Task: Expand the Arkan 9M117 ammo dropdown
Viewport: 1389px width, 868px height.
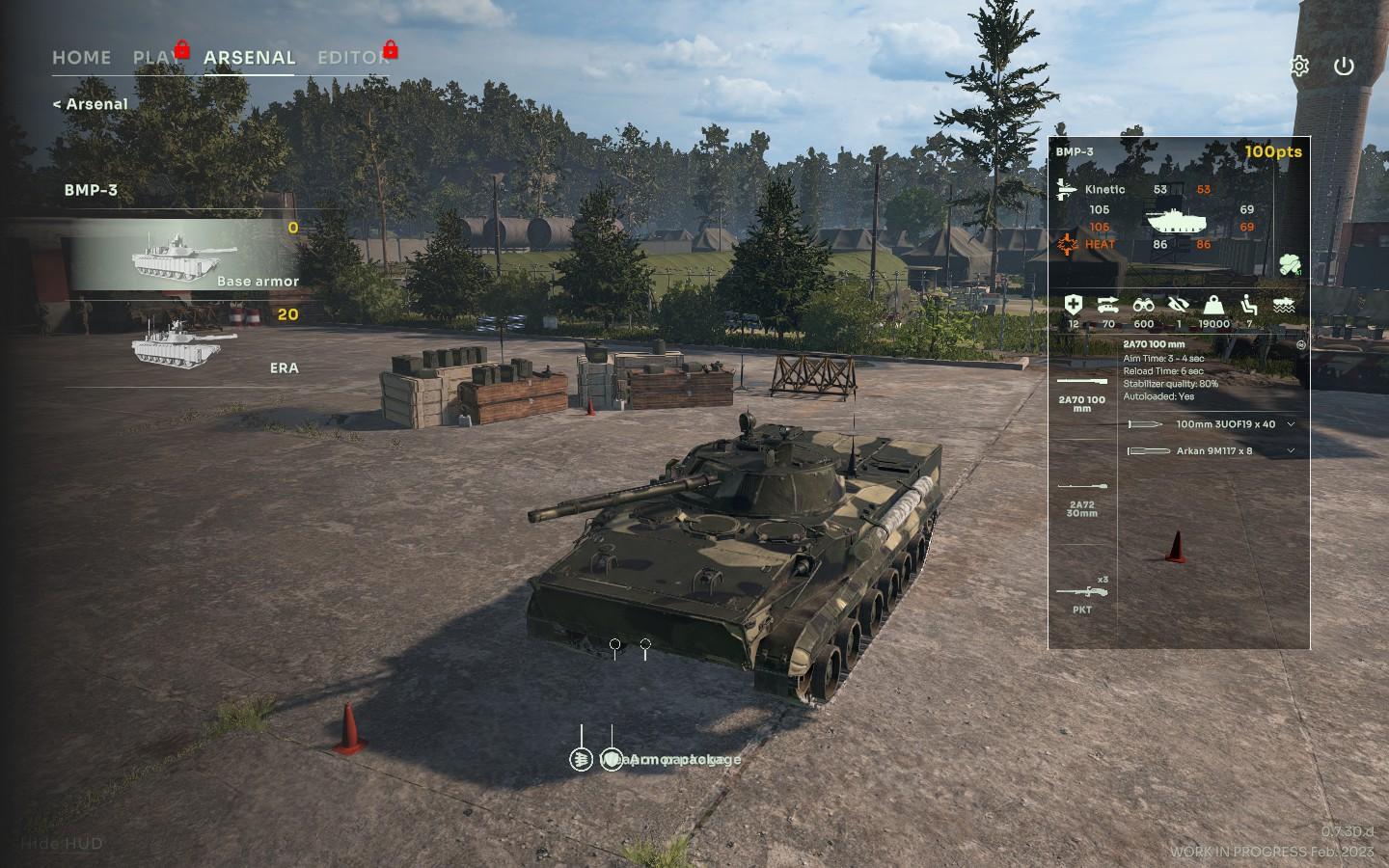Action: pyautogui.click(x=1291, y=451)
